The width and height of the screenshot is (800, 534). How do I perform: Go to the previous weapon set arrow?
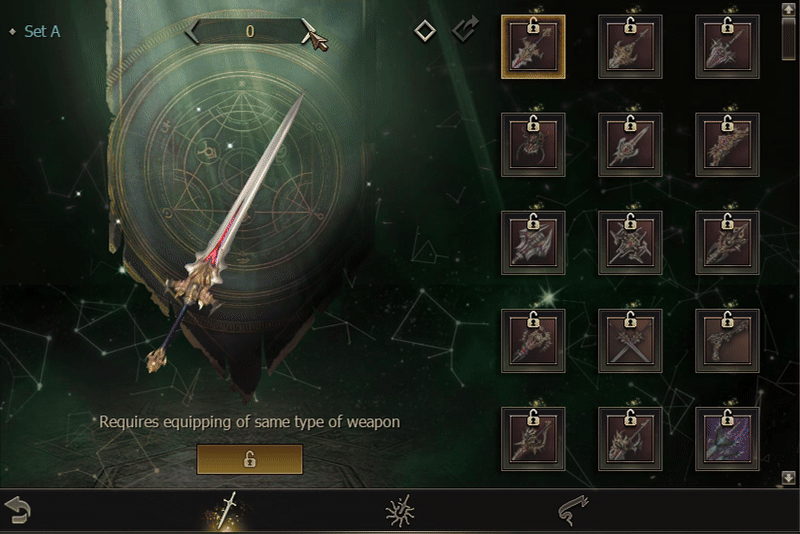tap(192, 31)
